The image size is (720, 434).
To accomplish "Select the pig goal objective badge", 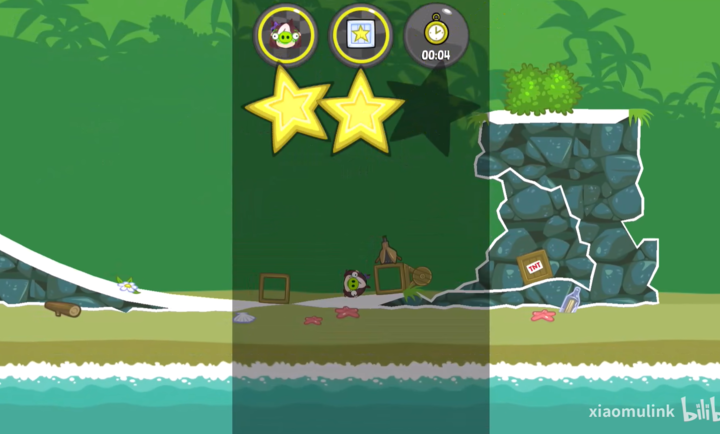I will pyautogui.click(x=286, y=36).
